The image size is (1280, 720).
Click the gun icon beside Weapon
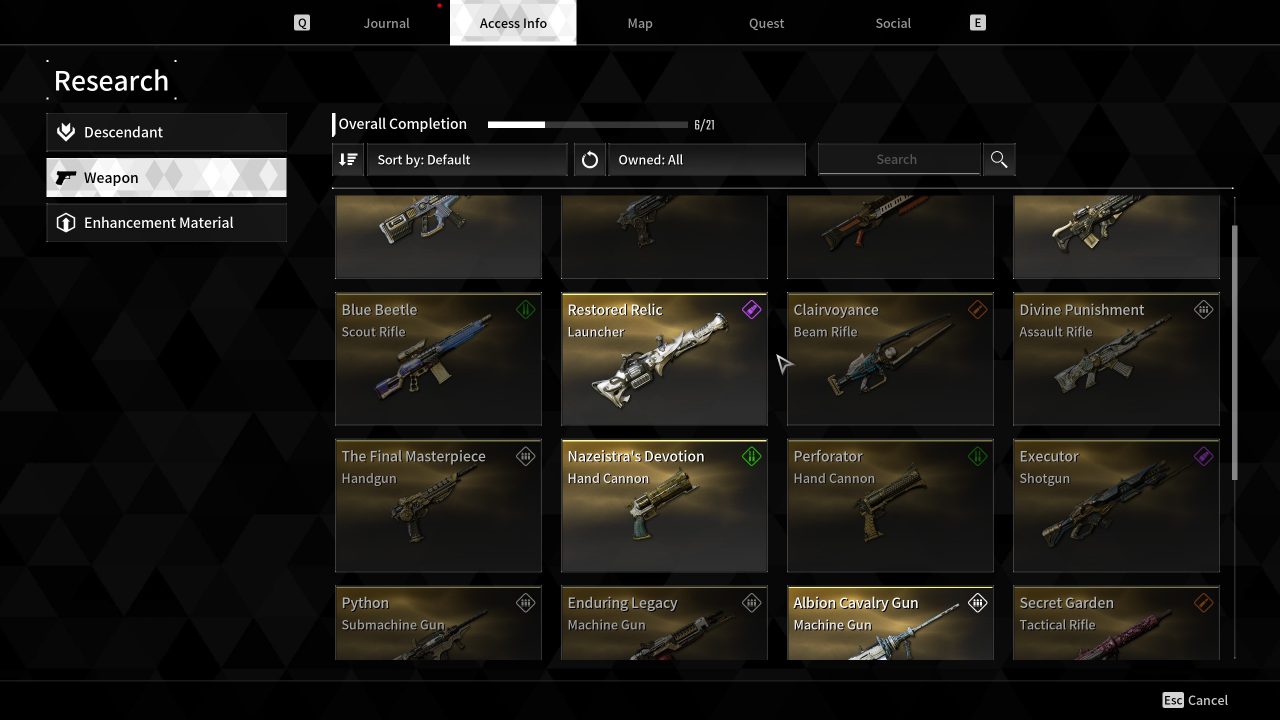66,177
